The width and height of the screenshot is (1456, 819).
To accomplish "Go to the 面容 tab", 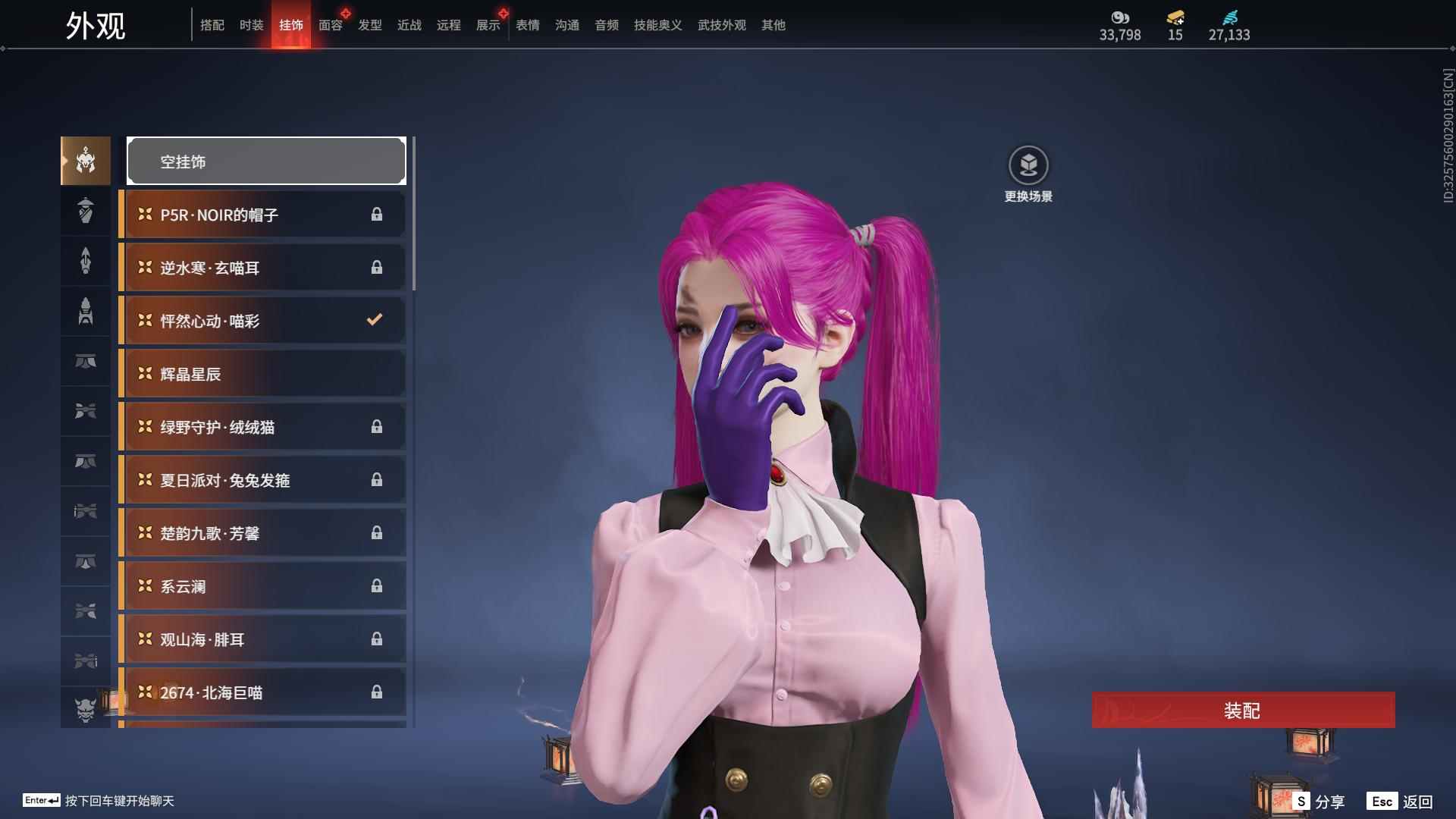I will coord(331,25).
